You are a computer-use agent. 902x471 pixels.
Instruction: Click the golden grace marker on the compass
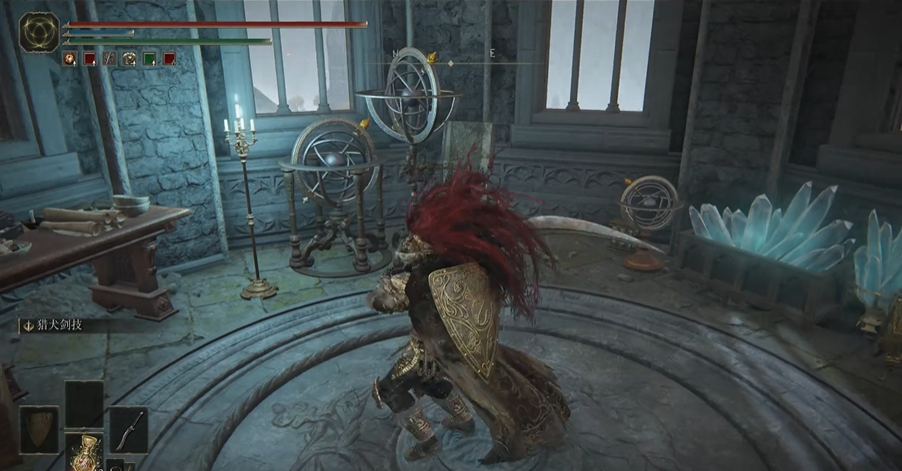click(x=430, y=57)
